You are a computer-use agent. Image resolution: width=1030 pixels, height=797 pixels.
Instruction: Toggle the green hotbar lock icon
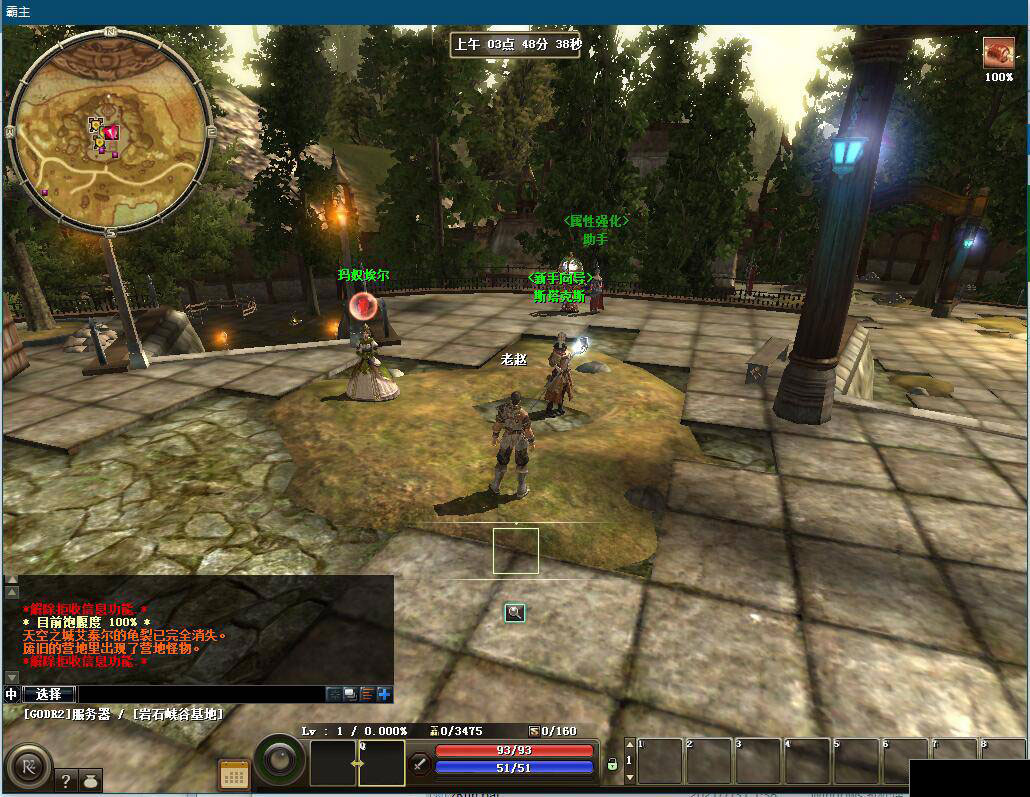click(612, 764)
